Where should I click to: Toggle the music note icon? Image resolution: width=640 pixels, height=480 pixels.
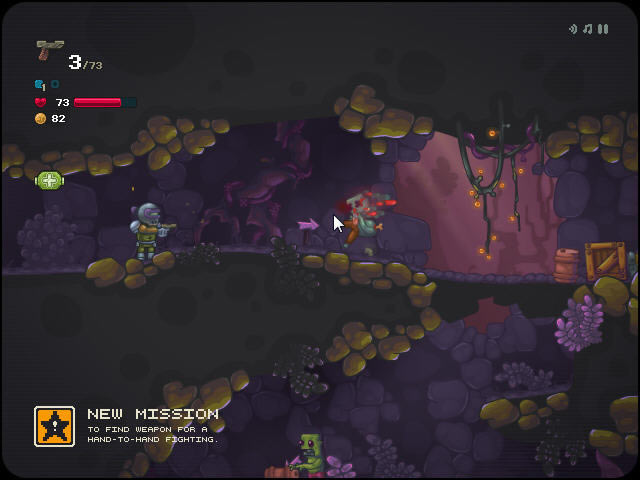pos(588,29)
